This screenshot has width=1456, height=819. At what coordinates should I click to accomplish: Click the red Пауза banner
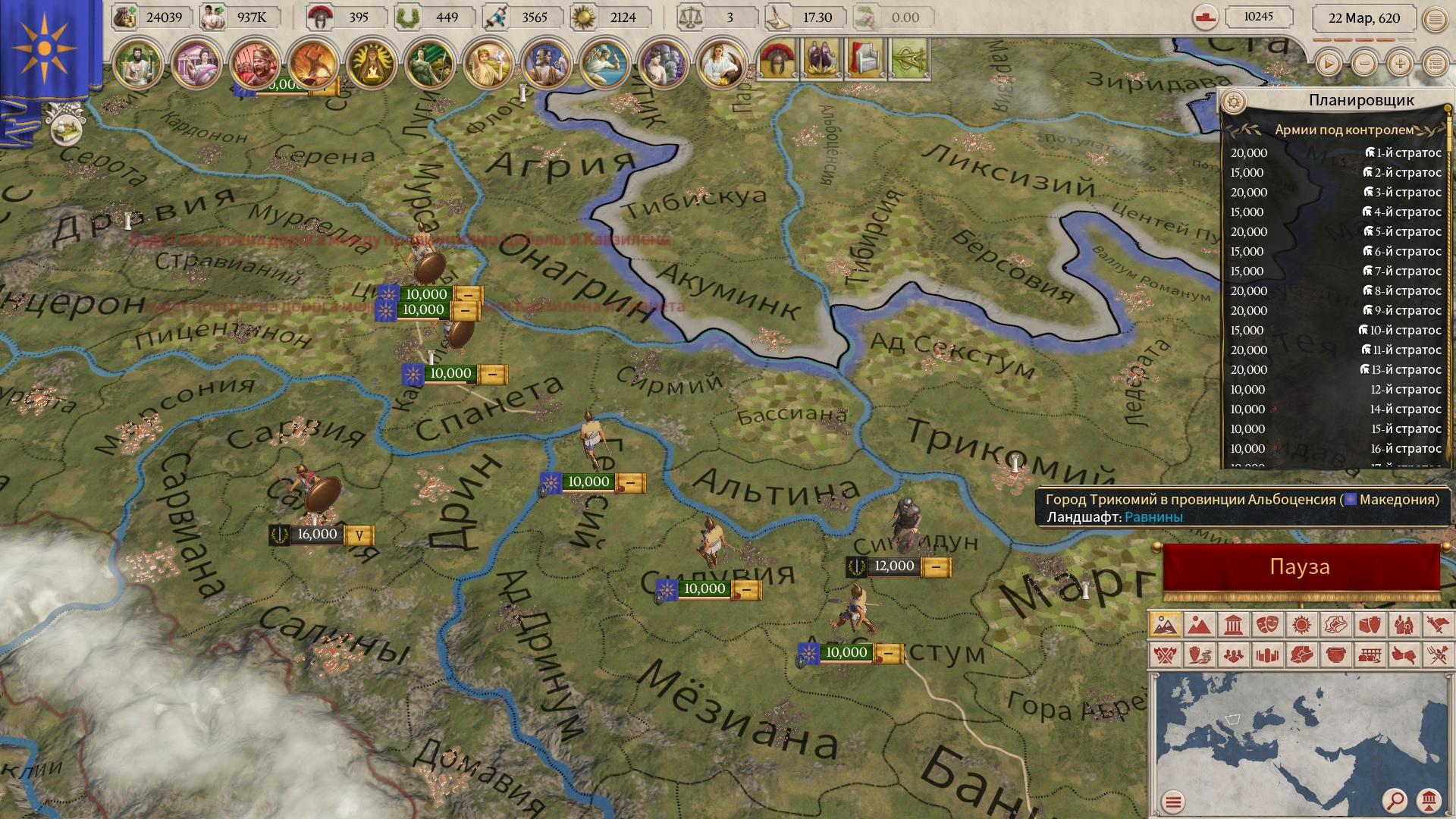tap(1300, 567)
